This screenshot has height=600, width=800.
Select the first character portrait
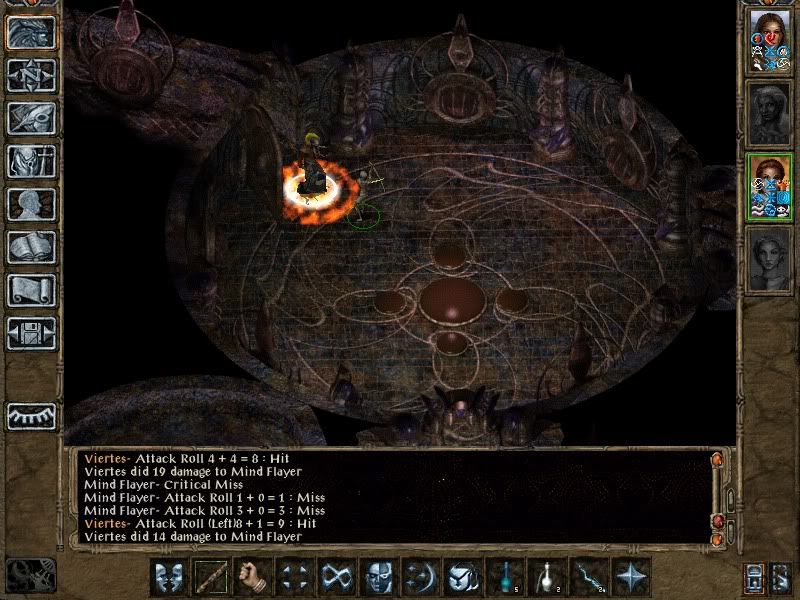click(769, 40)
